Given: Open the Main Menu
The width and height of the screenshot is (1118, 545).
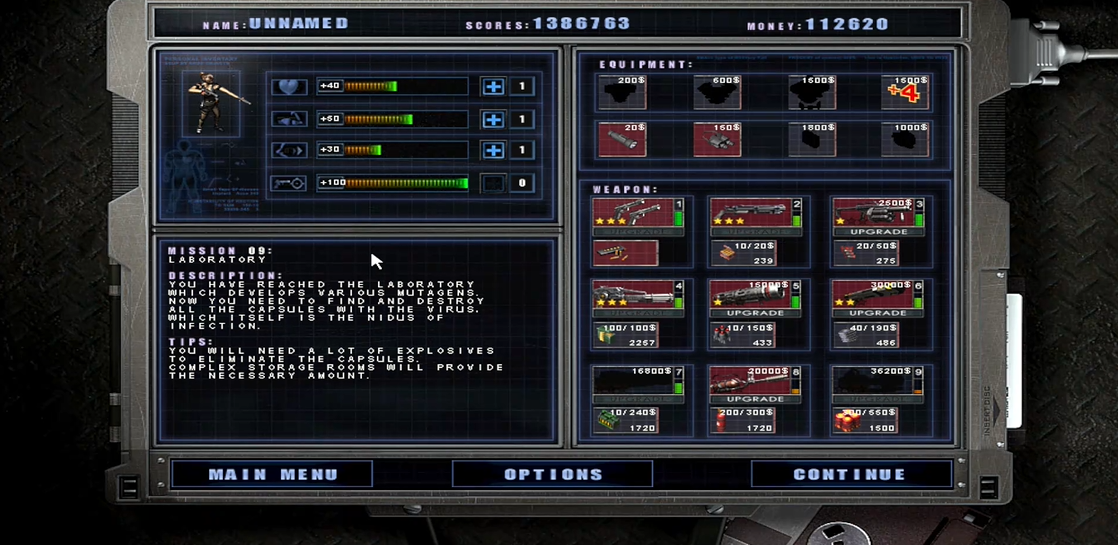Looking at the screenshot, I should [272, 474].
